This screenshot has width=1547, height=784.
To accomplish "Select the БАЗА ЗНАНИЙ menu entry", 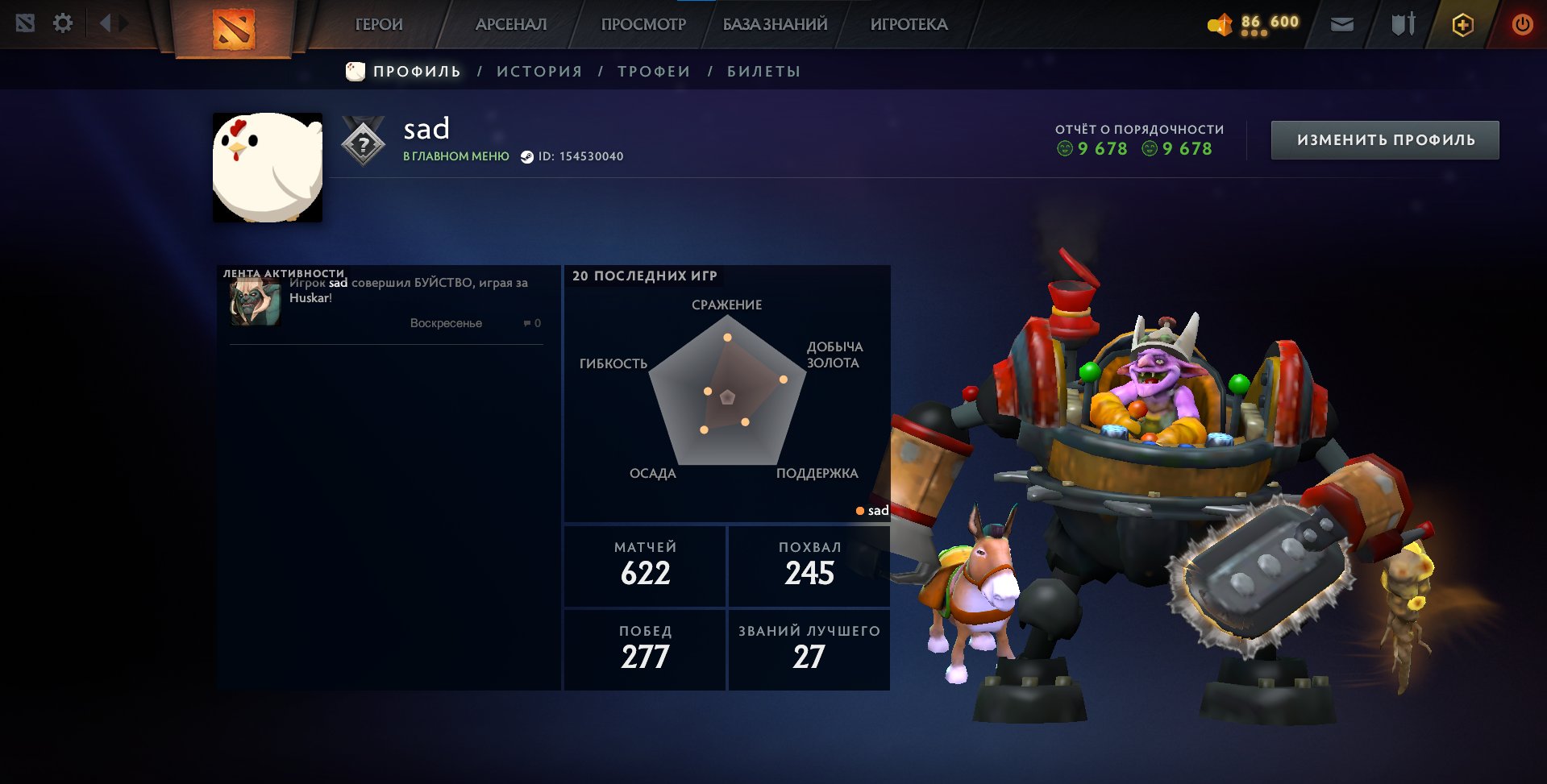I will coord(775,24).
